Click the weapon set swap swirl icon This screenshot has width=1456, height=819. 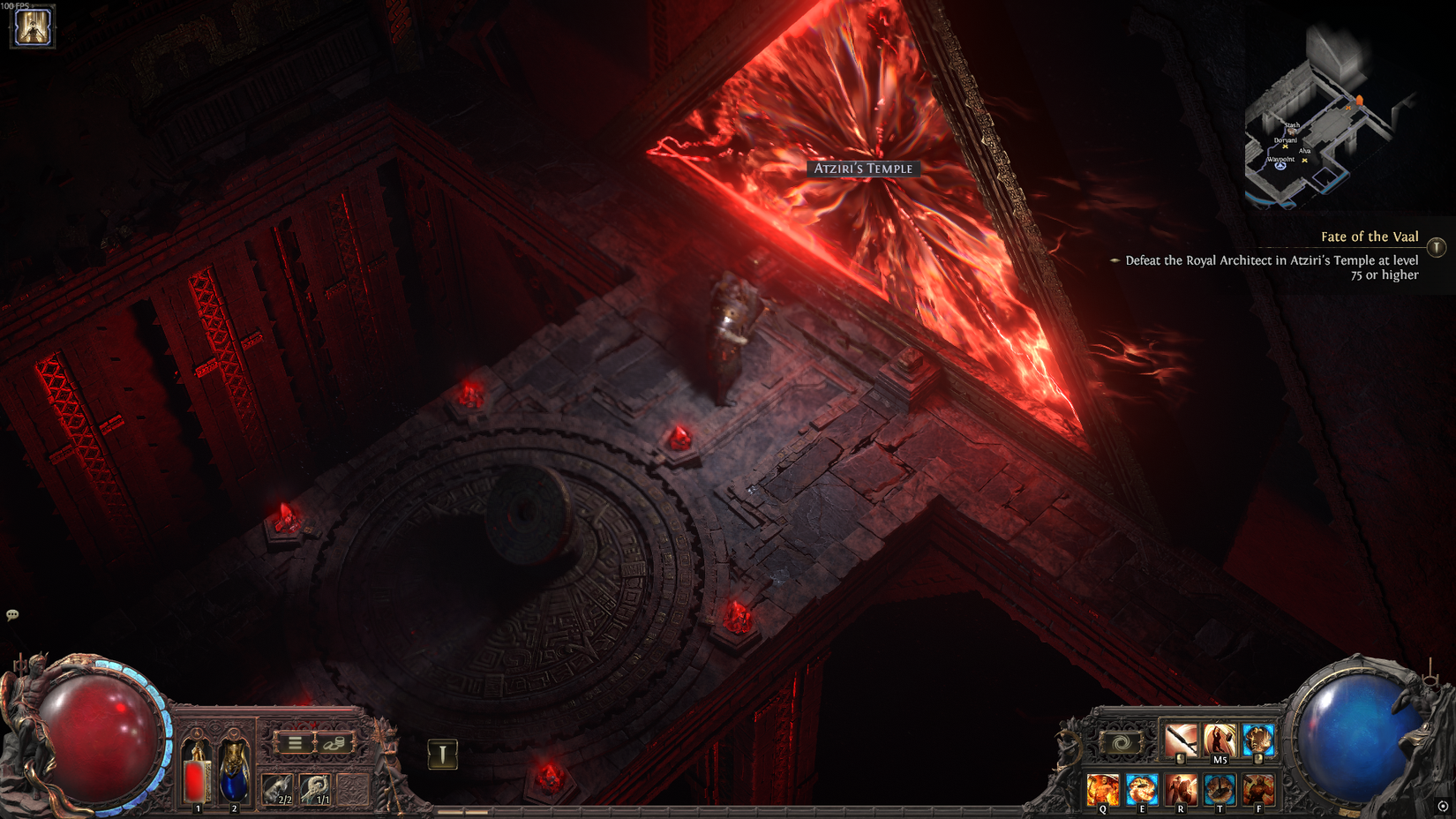tap(1121, 742)
